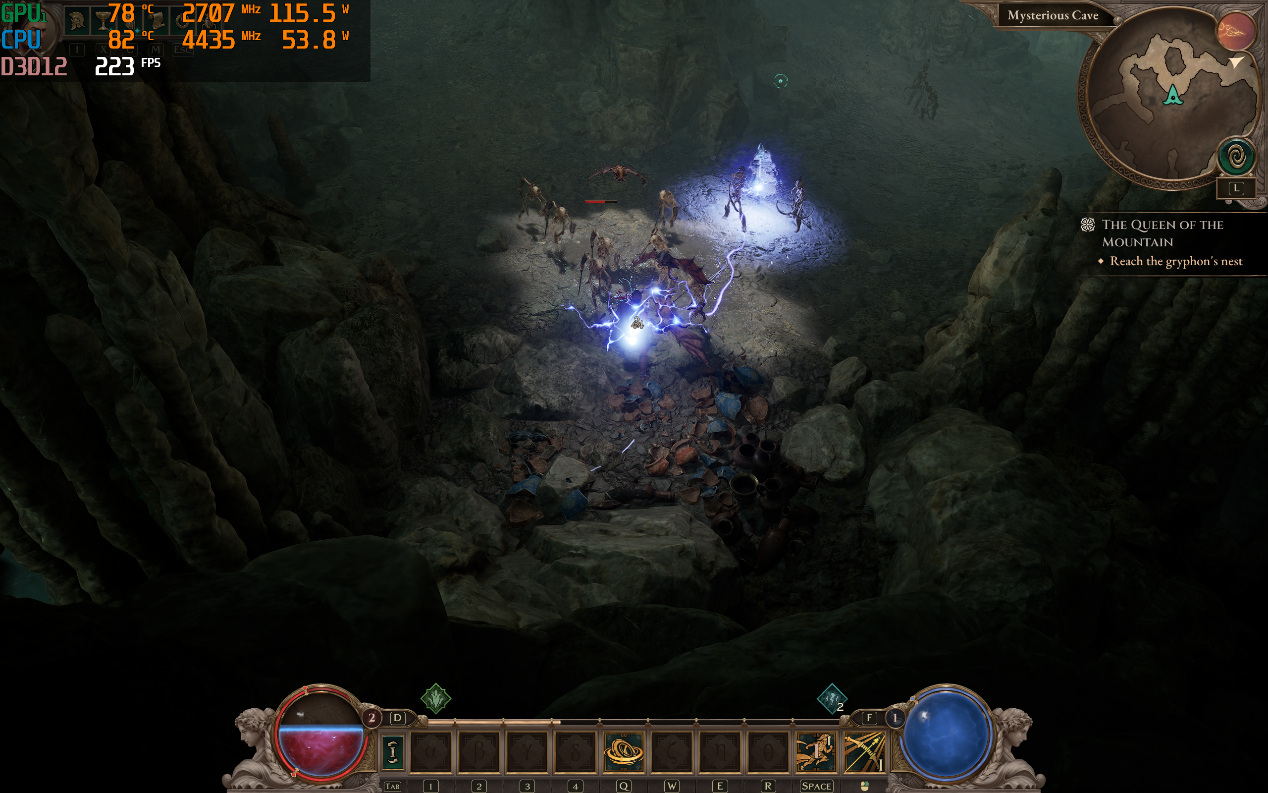Activate the golden rings ability slot
Viewport: 1268px width, 793px height.
pyautogui.click(x=622, y=752)
